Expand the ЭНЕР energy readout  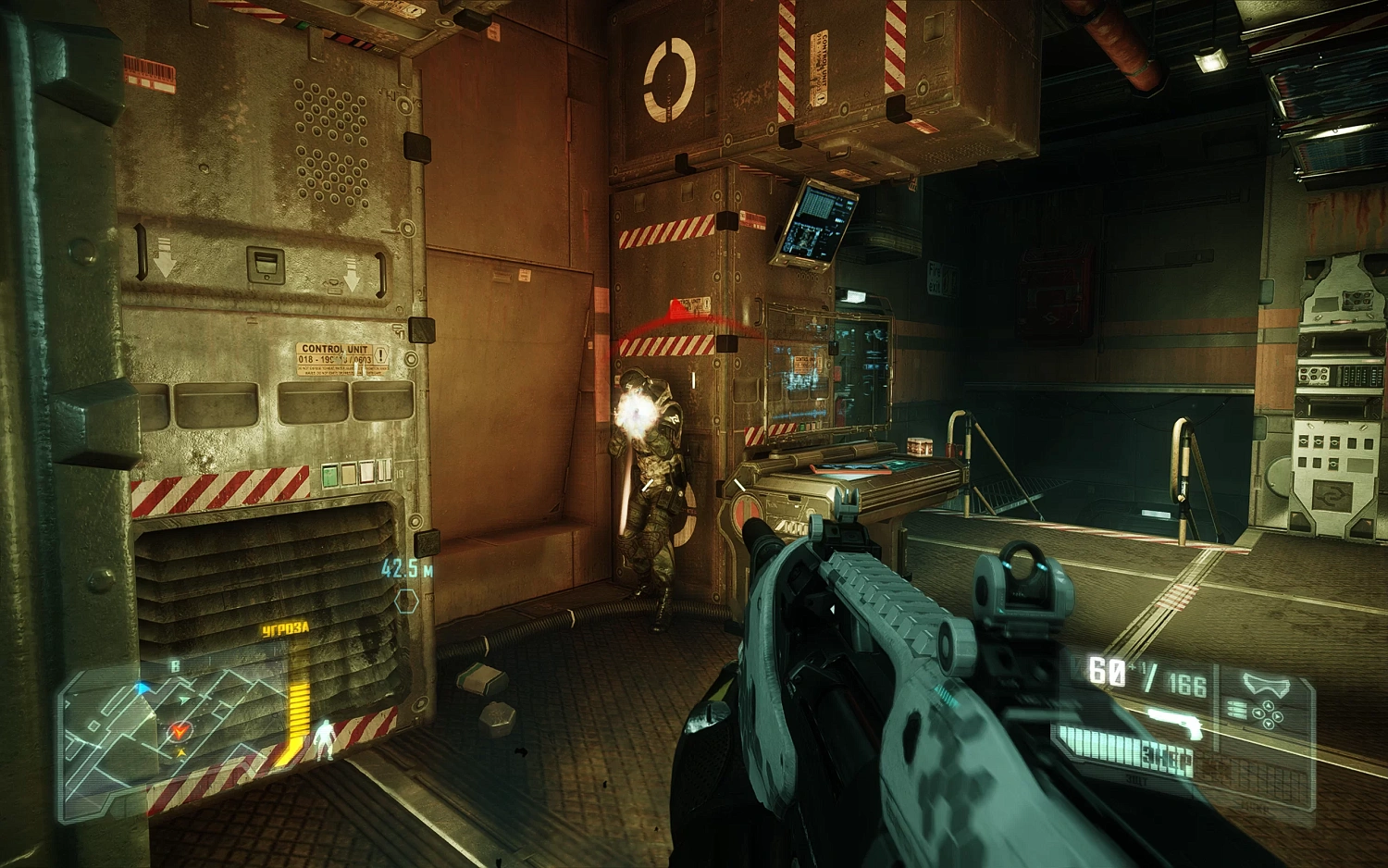[x=1167, y=757]
